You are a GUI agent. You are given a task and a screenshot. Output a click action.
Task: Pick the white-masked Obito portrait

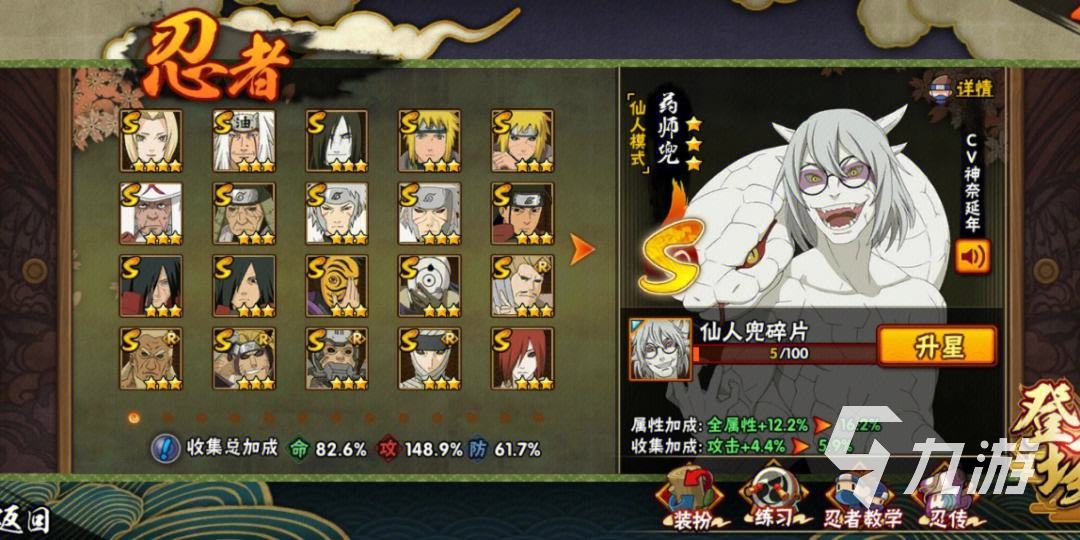coord(429,285)
